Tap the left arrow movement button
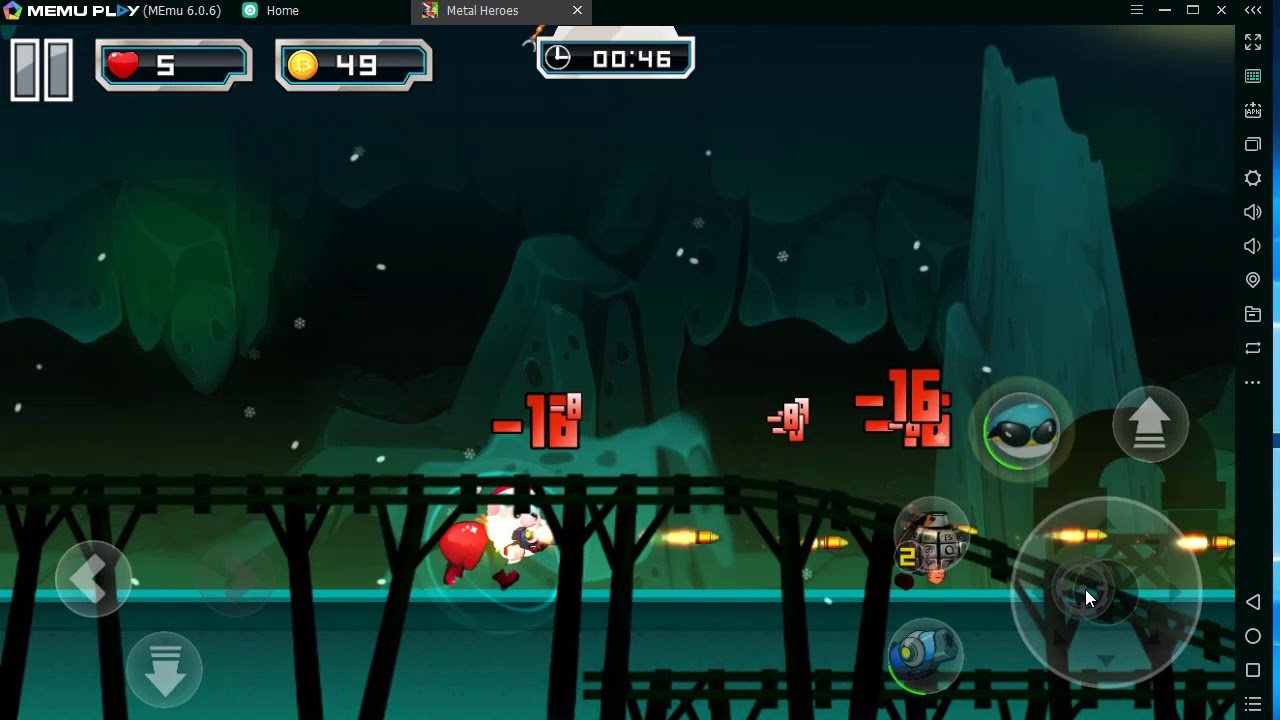The height and width of the screenshot is (720, 1280). [93, 579]
